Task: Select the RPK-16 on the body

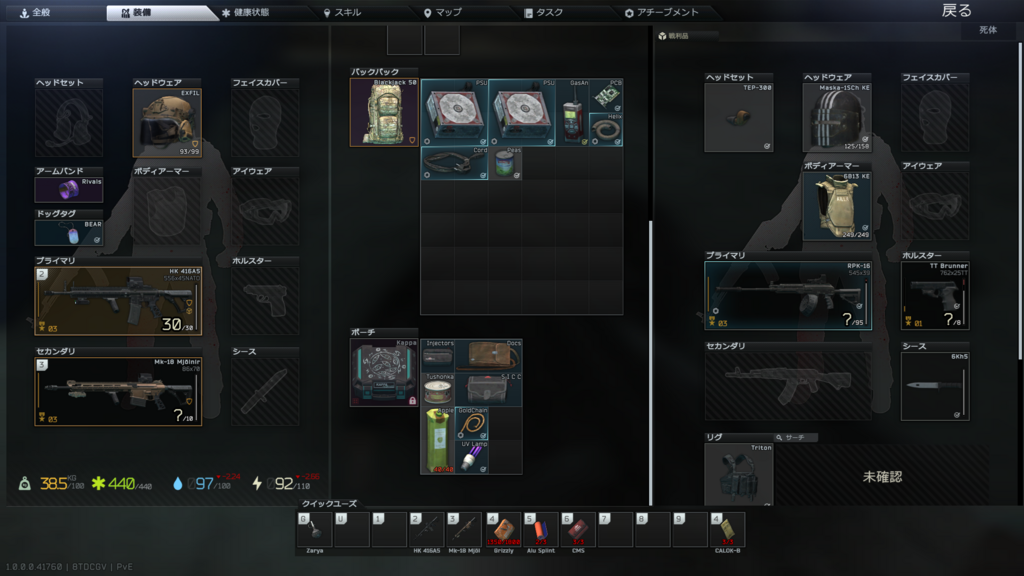Action: coord(787,295)
